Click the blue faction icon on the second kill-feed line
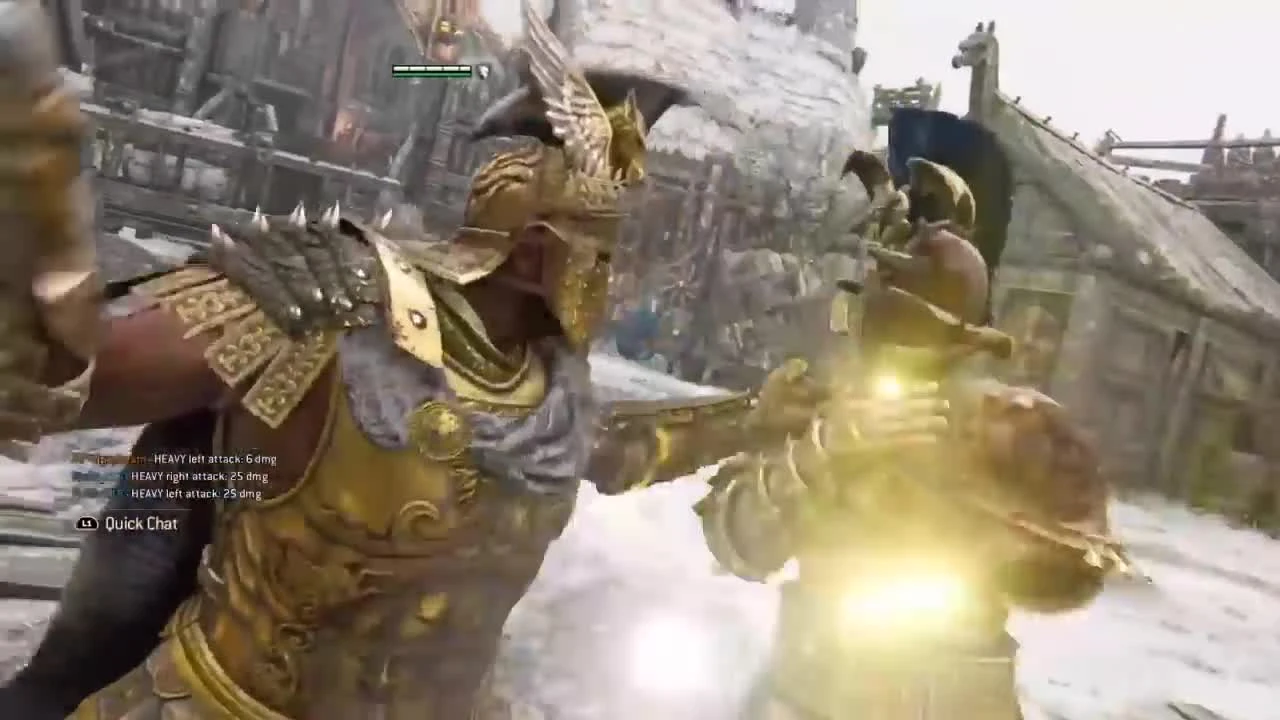Viewport: 1280px width, 720px height. point(88,477)
